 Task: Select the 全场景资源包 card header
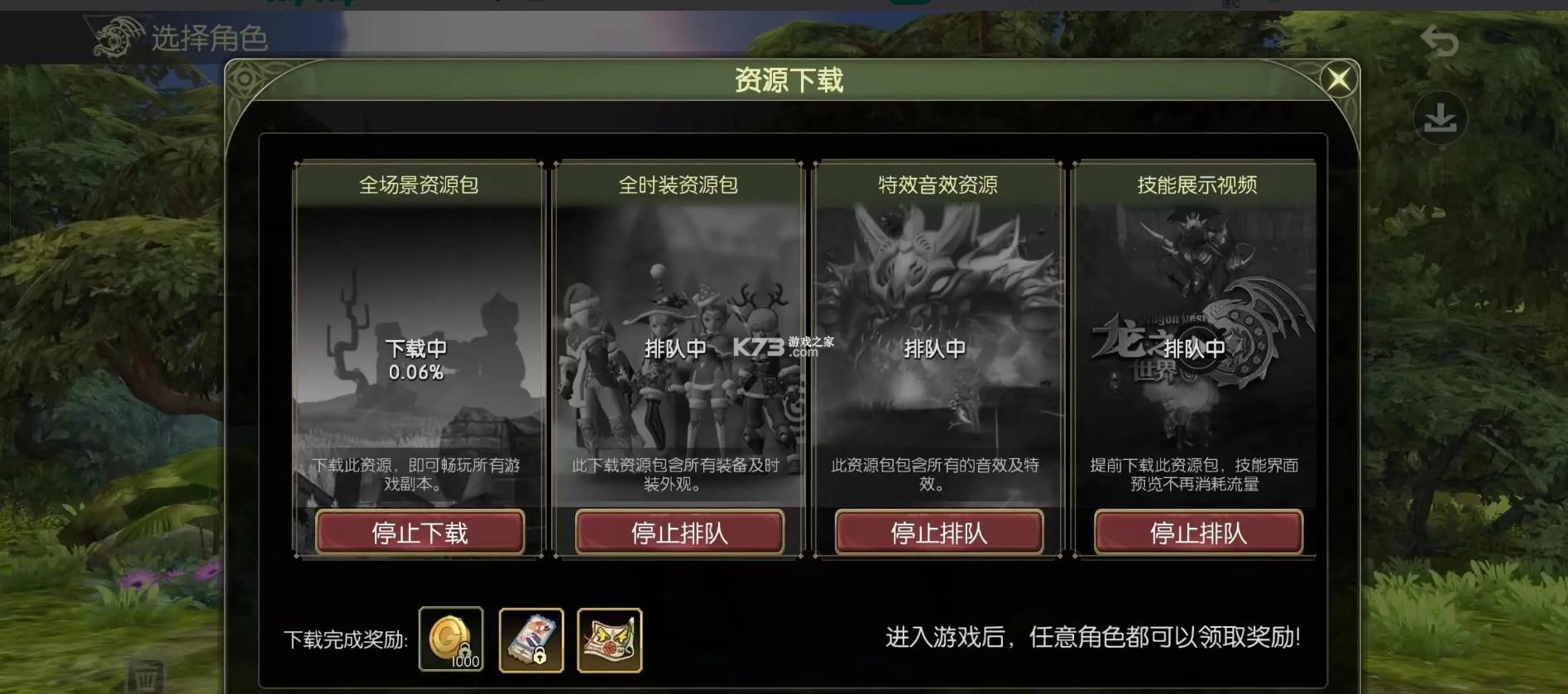coord(420,185)
